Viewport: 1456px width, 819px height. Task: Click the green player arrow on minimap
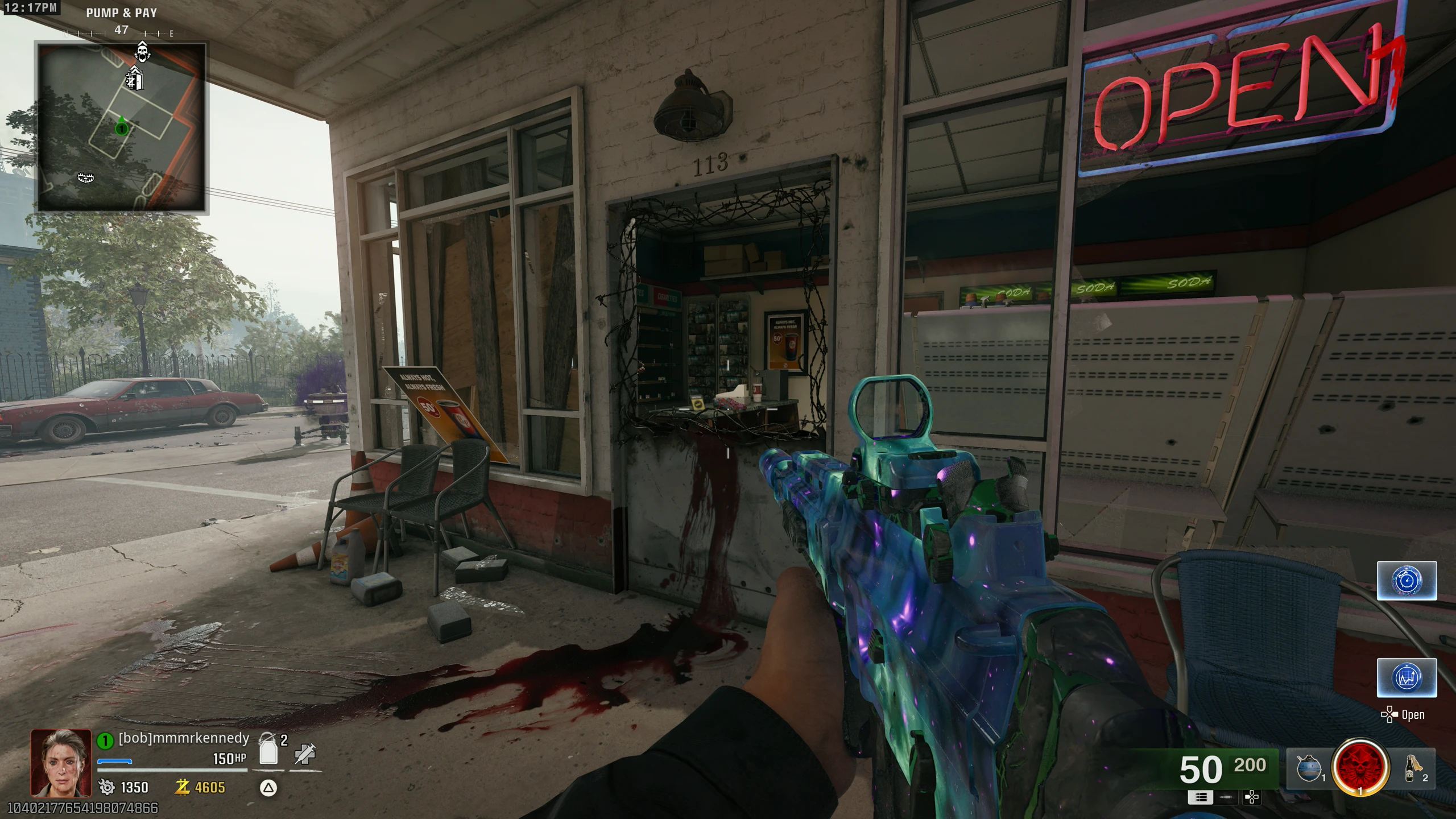point(121,129)
